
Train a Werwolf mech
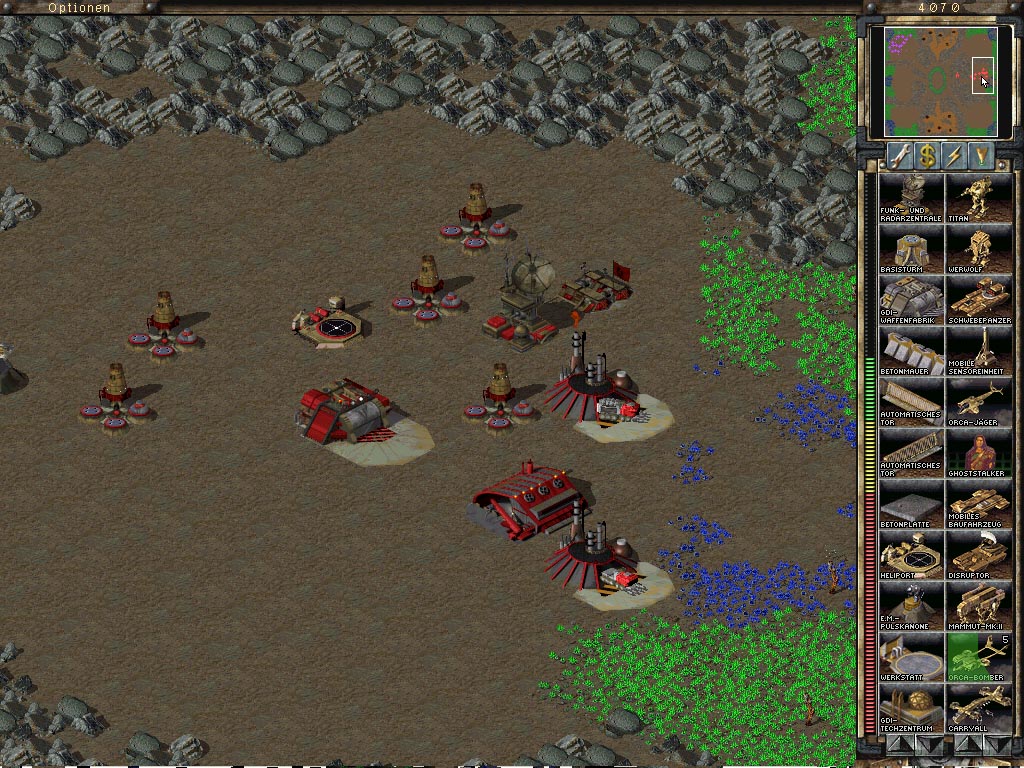click(x=977, y=248)
